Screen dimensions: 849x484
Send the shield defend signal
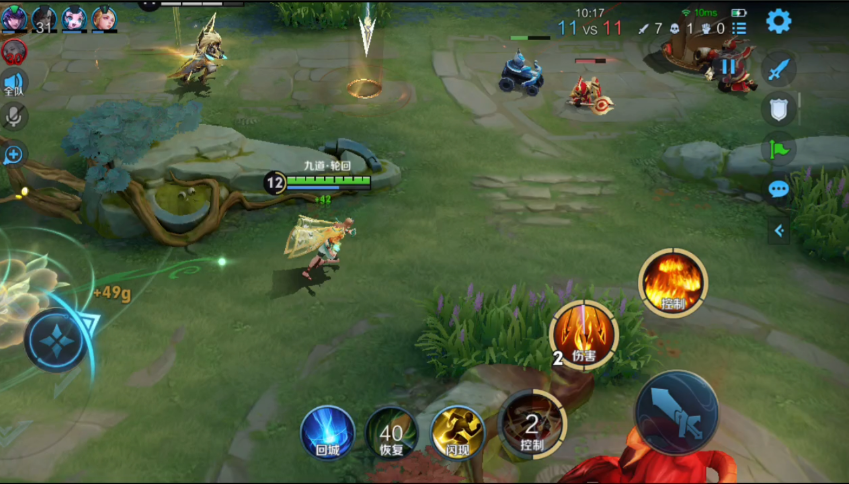[x=778, y=109]
